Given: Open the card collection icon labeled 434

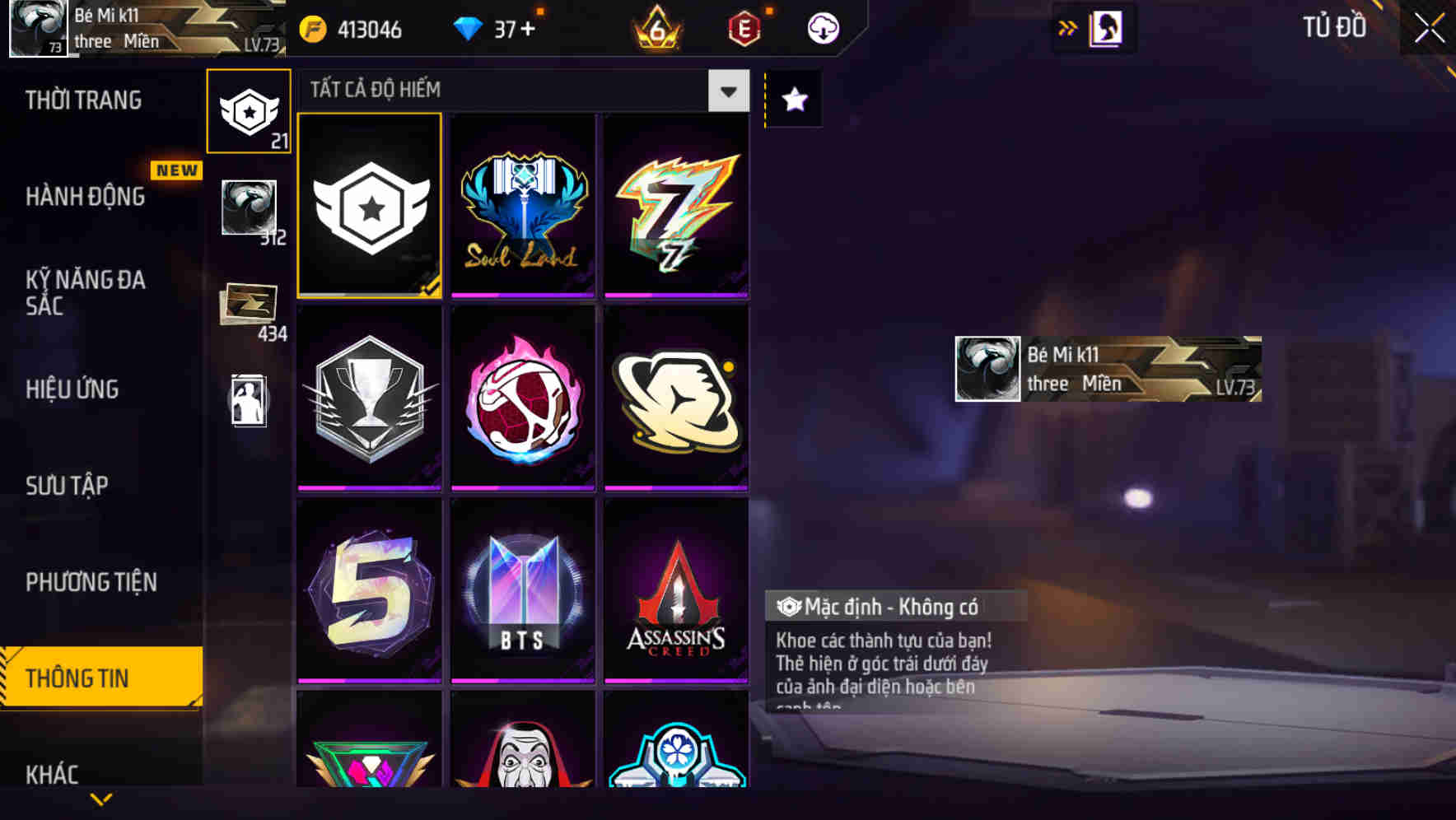Looking at the screenshot, I should (x=248, y=302).
